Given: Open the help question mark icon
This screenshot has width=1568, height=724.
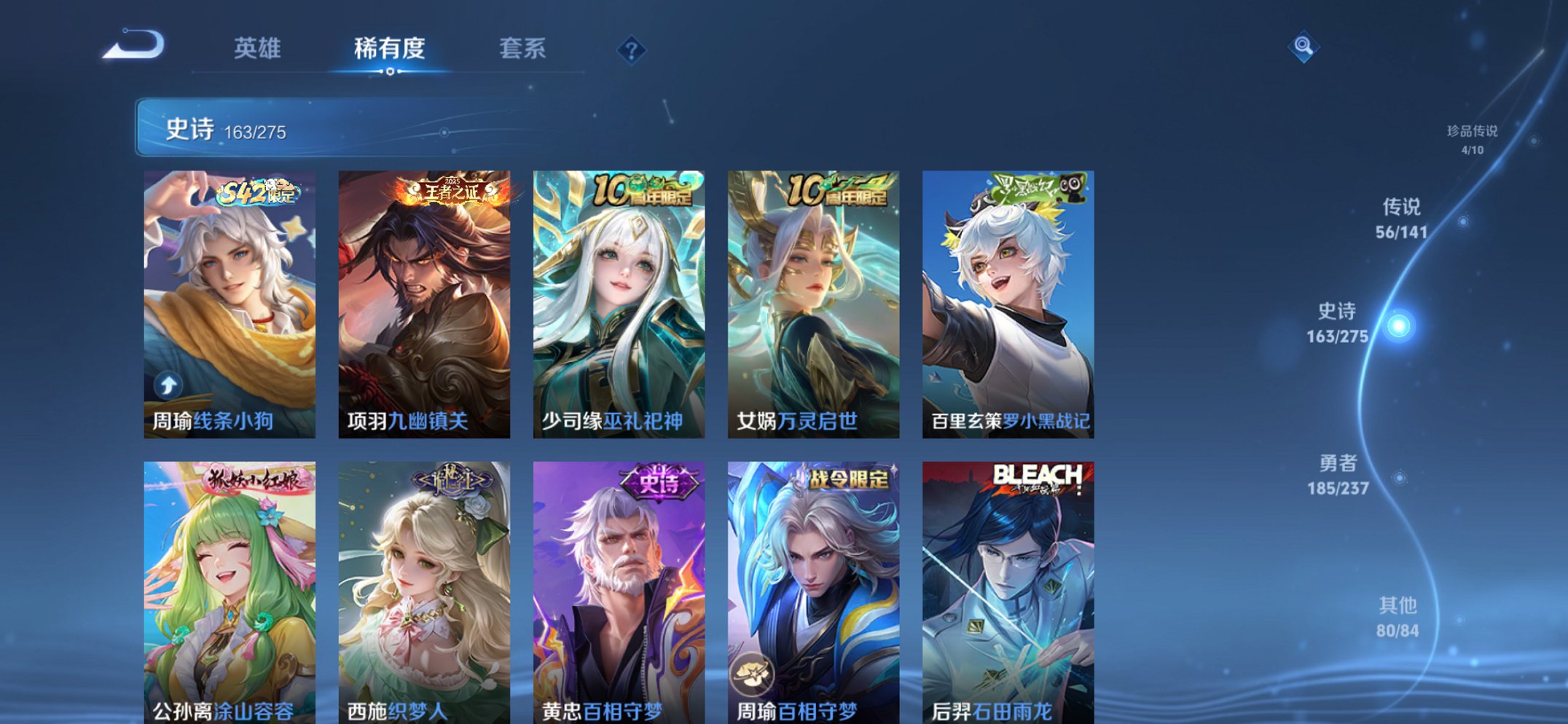Looking at the screenshot, I should click(x=633, y=50).
